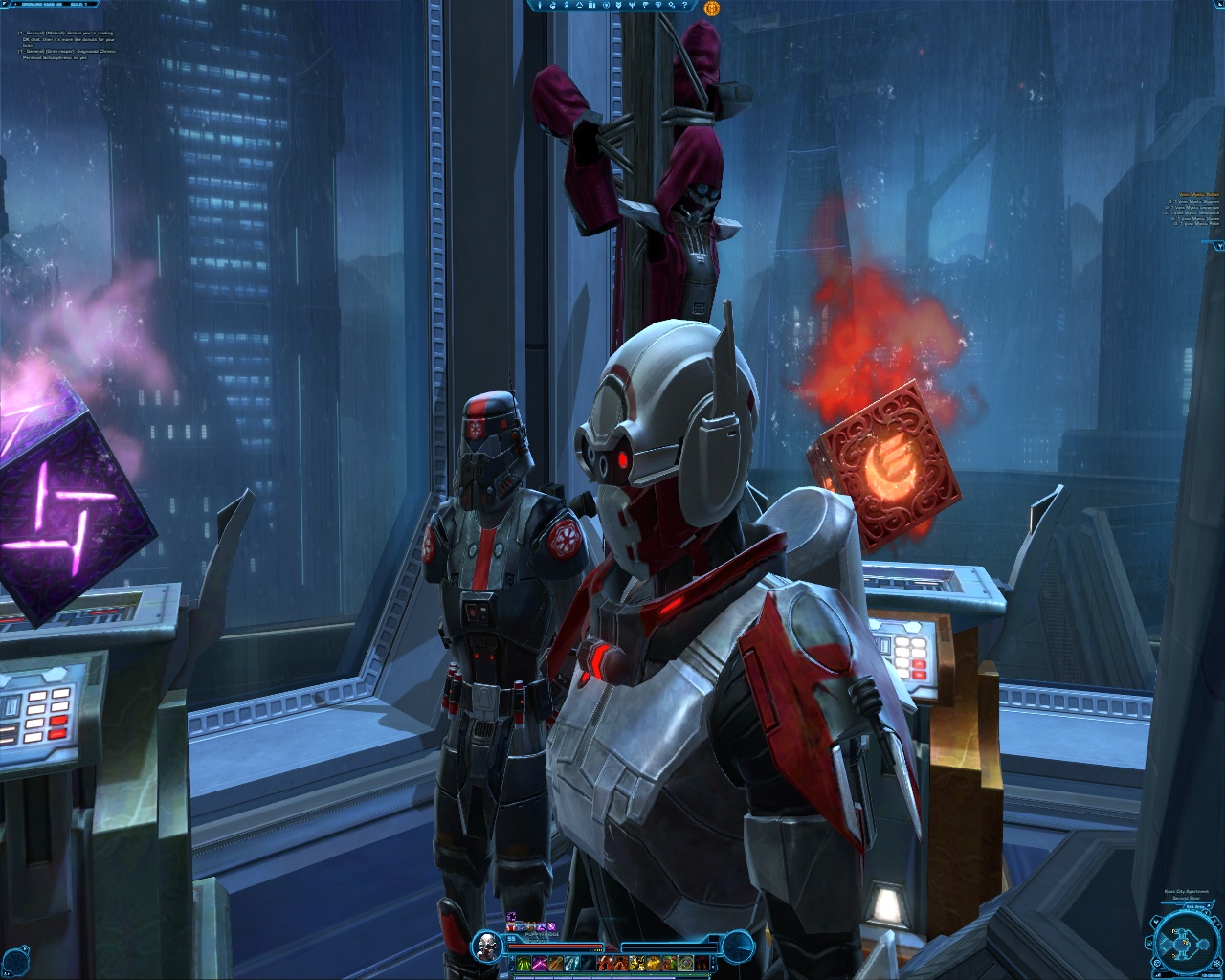Viewport: 1225px width, 980px height.
Task: Click the round radar target frame
Action: click(738, 947)
